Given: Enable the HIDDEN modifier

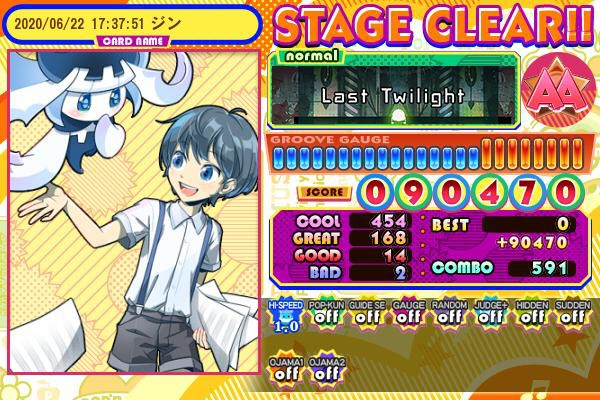Looking at the screenshot, I should (x=530, y=316).
